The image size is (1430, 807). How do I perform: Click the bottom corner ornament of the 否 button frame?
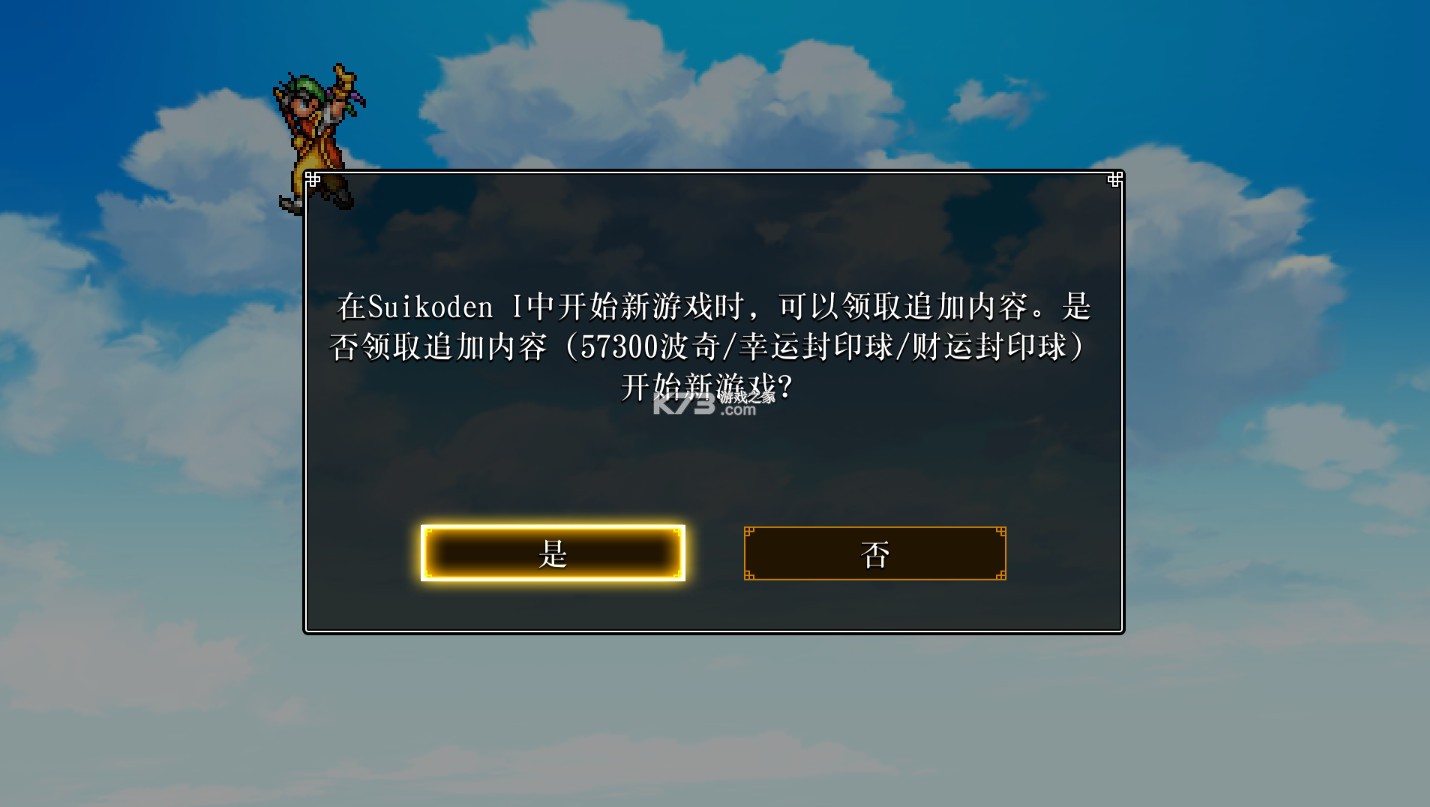(749, 575)
